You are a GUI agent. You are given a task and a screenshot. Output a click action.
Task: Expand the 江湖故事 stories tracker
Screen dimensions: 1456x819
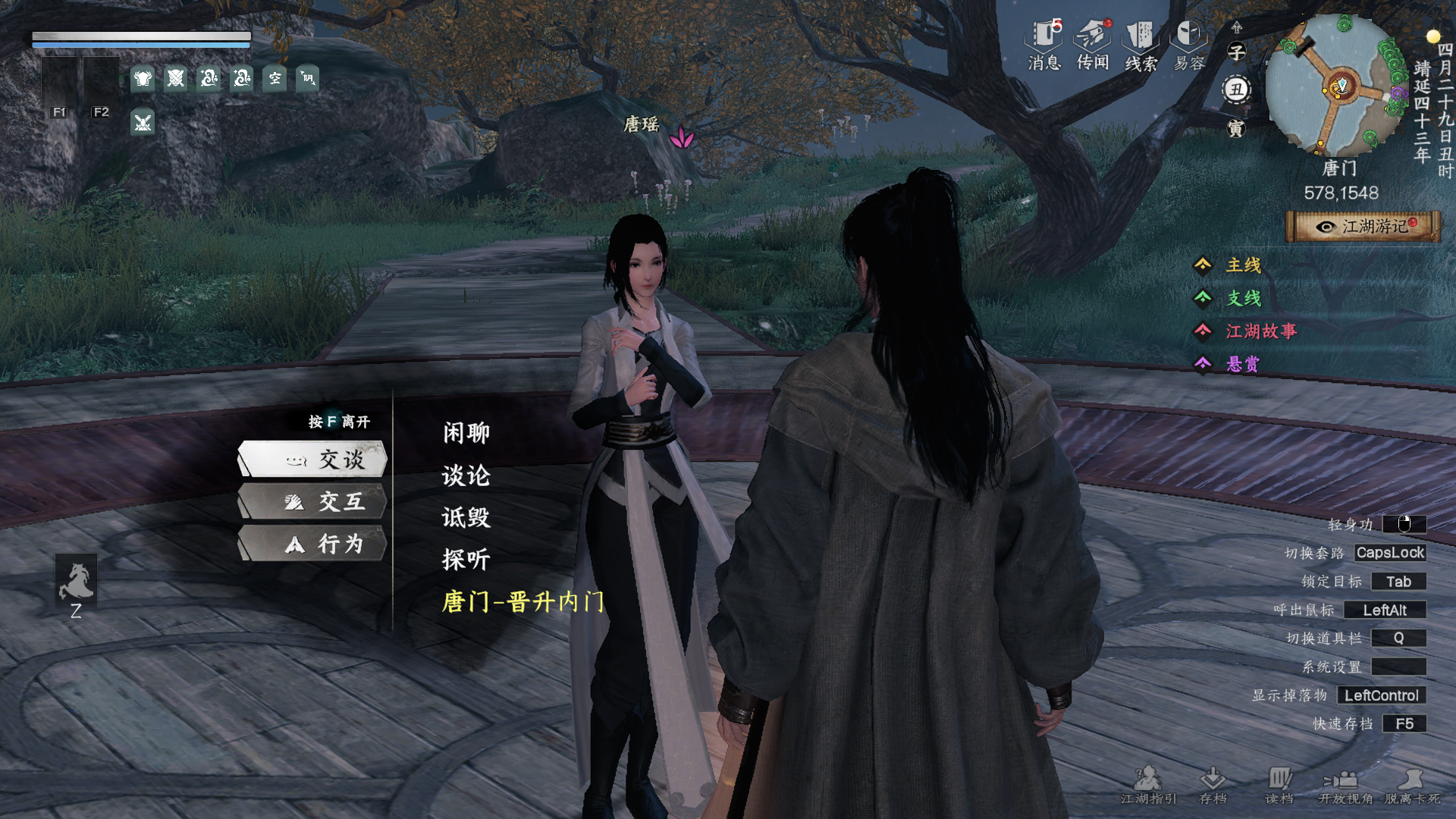click(1260, 331)
